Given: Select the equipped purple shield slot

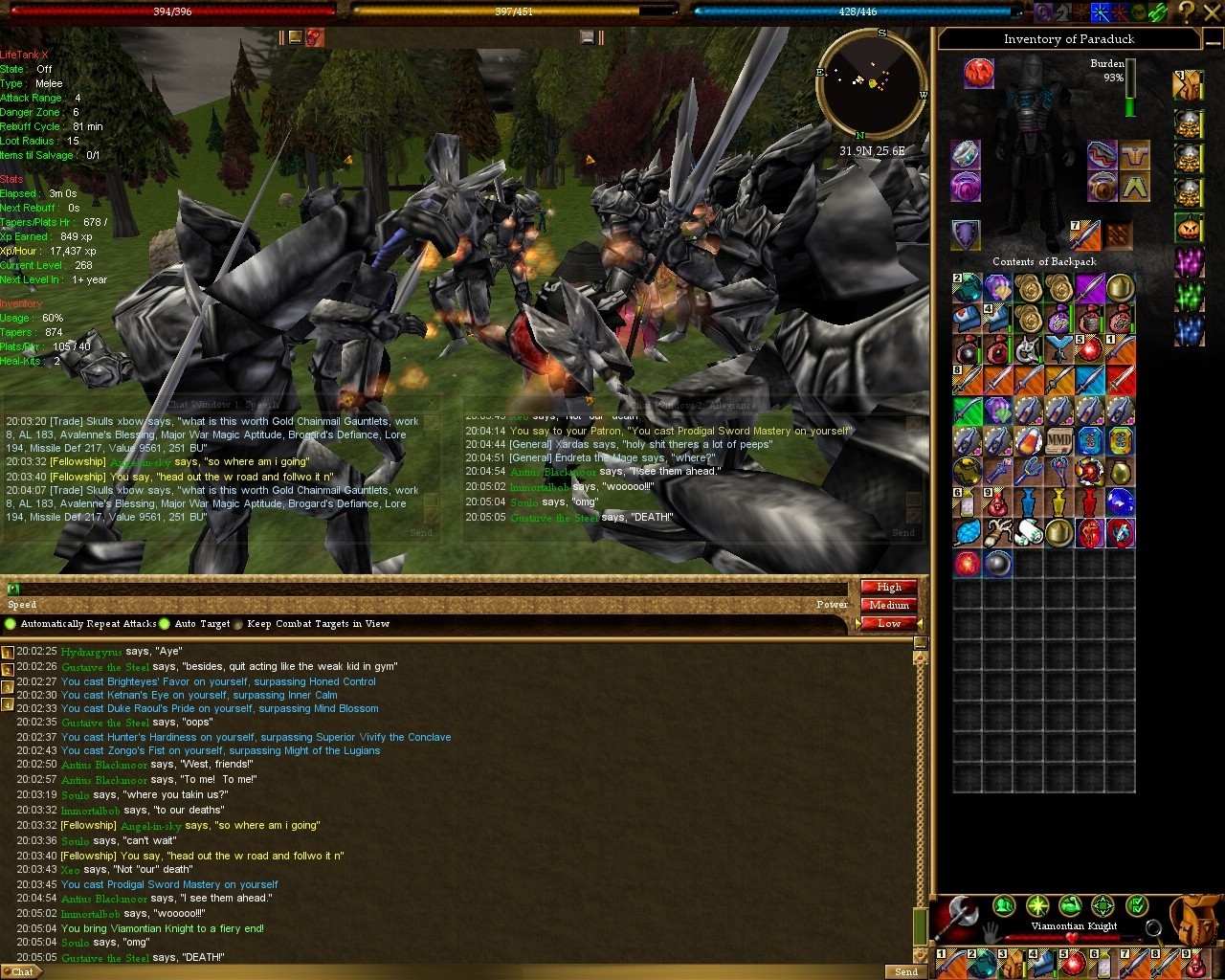Looking at the screenshot, I should [966, 234].
